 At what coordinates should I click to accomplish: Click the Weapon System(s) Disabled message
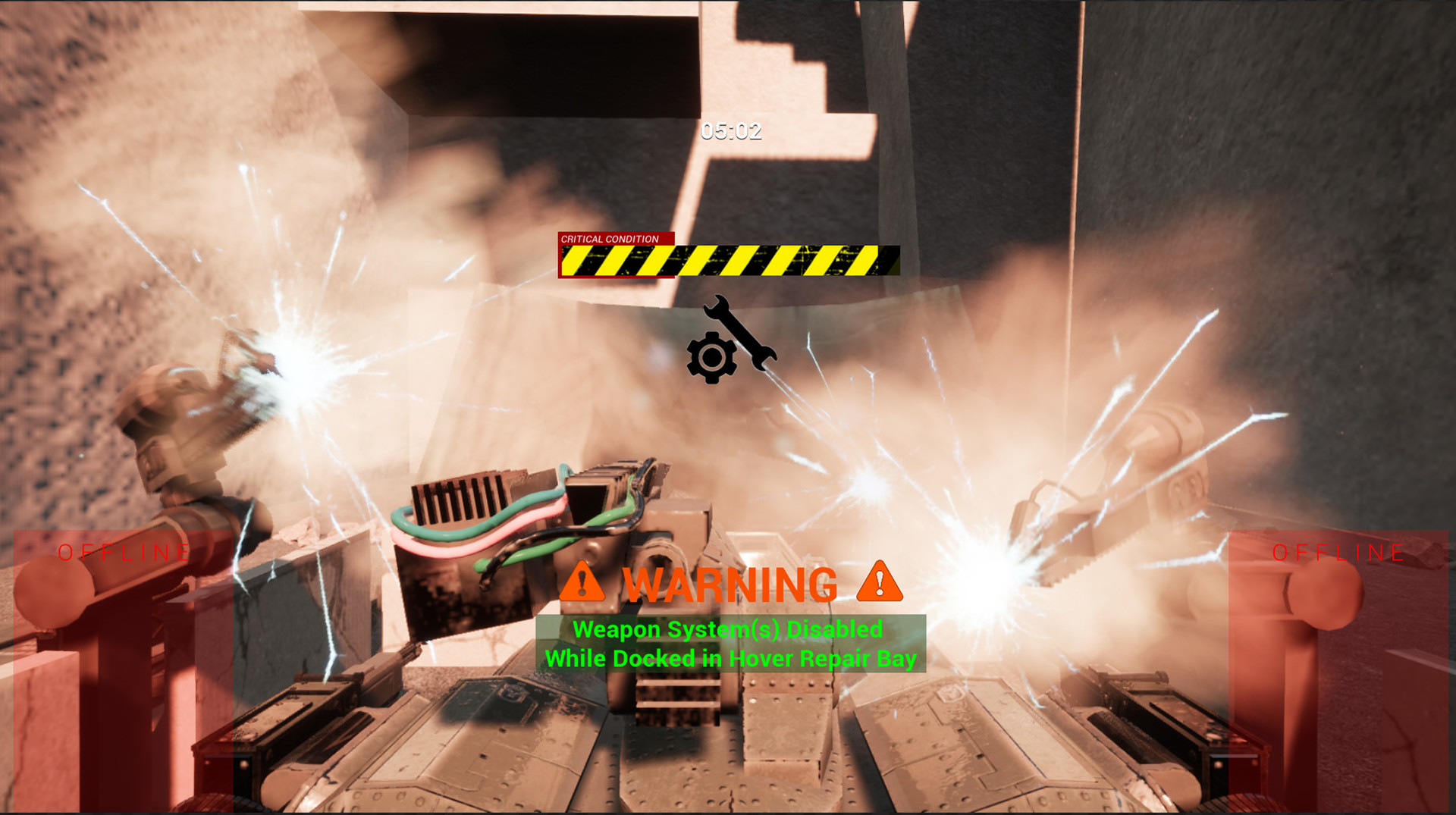click(x=729, y=628)
